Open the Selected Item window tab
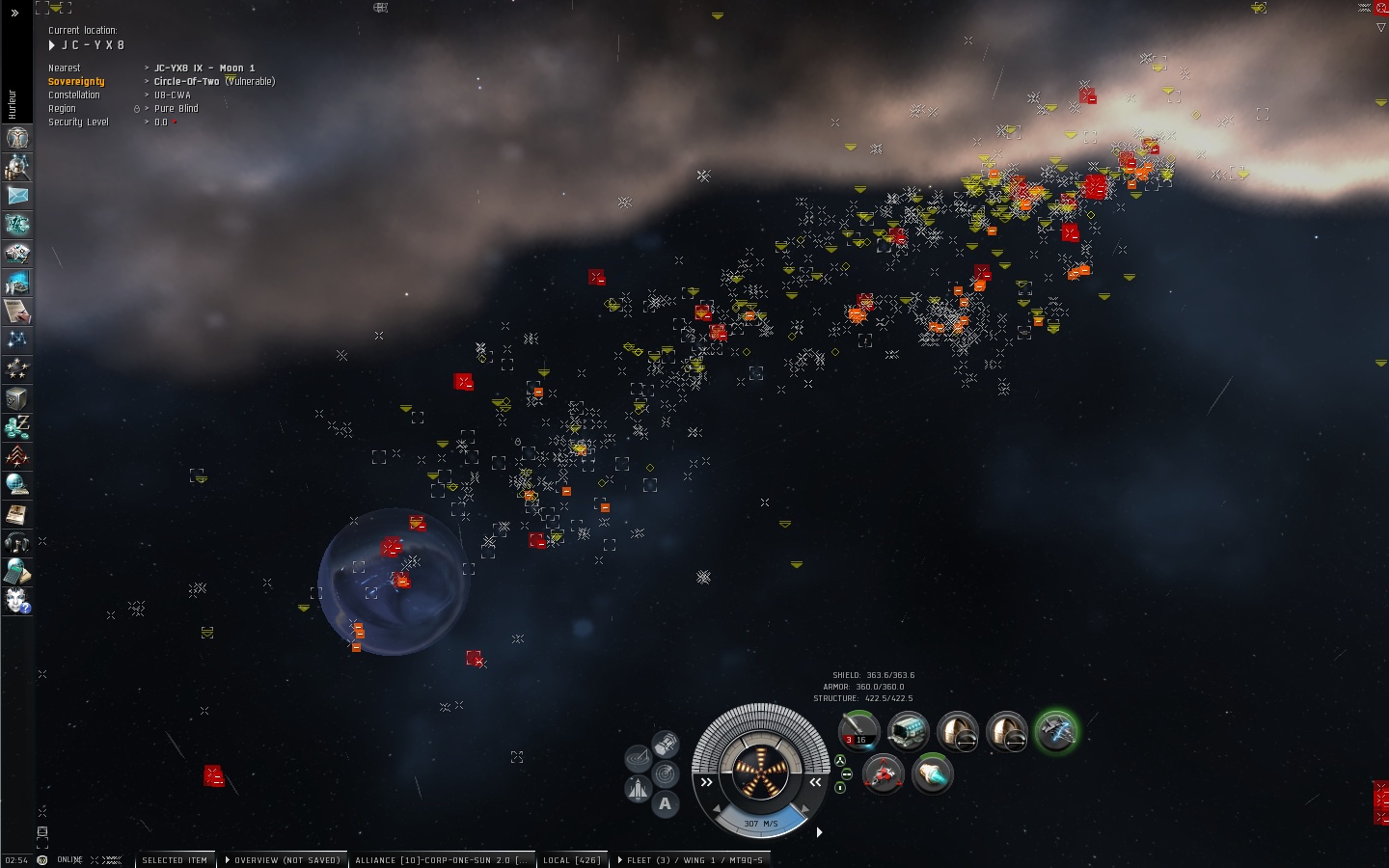1389x868 pixels. [x=175, y=860]
